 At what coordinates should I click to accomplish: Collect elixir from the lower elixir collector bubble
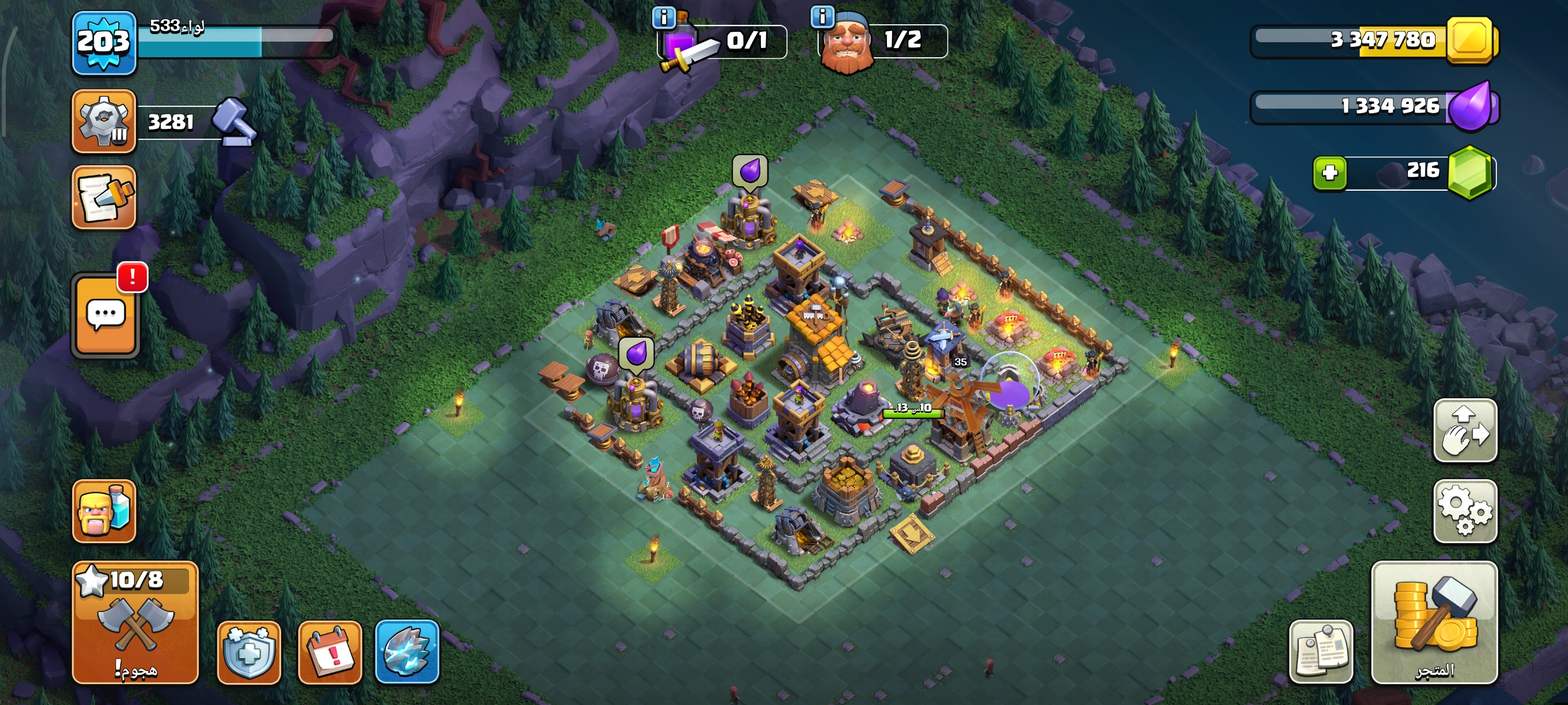(636, 354)
